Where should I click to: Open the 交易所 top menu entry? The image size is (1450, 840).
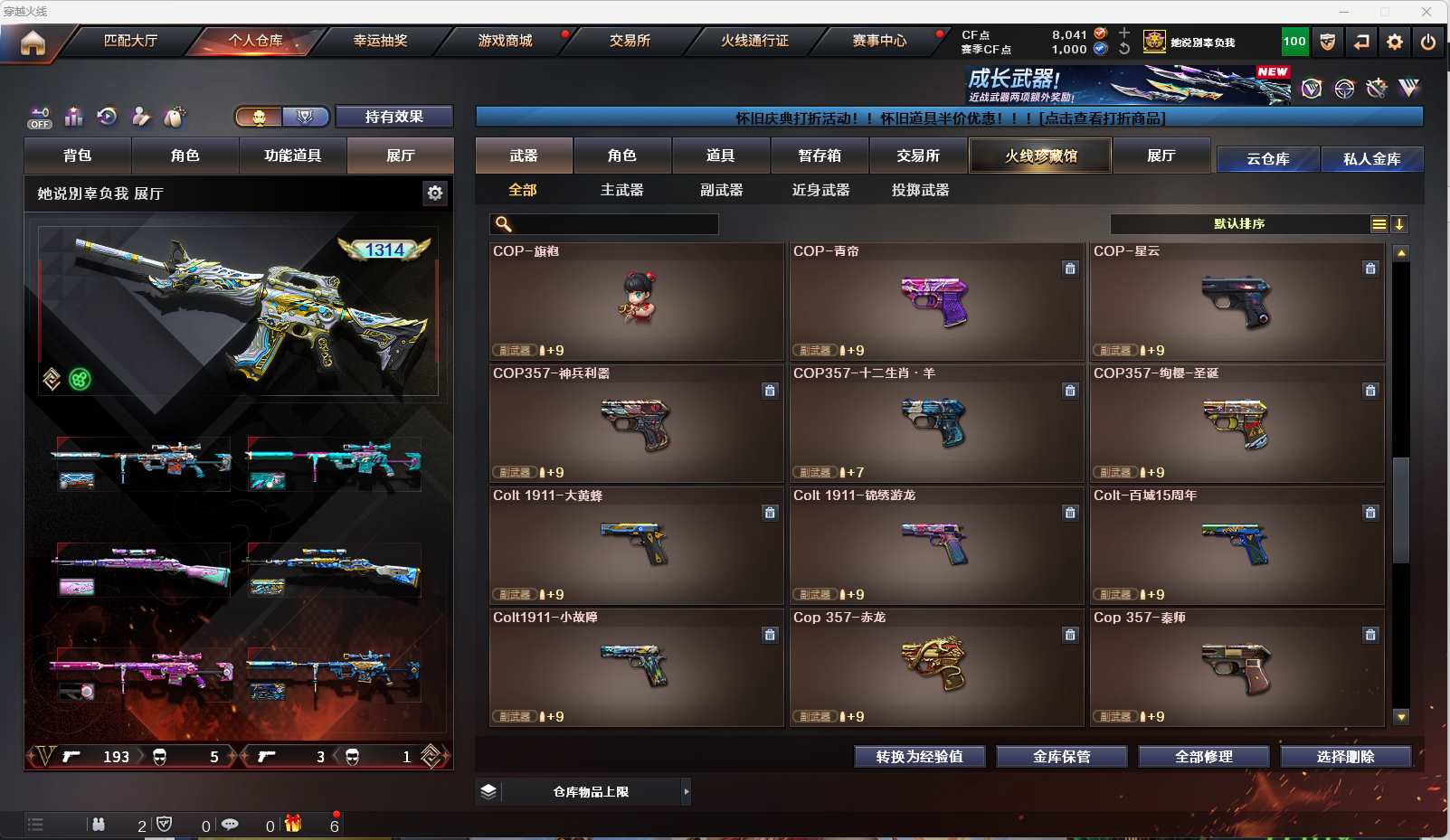click(x=630, y=41)
